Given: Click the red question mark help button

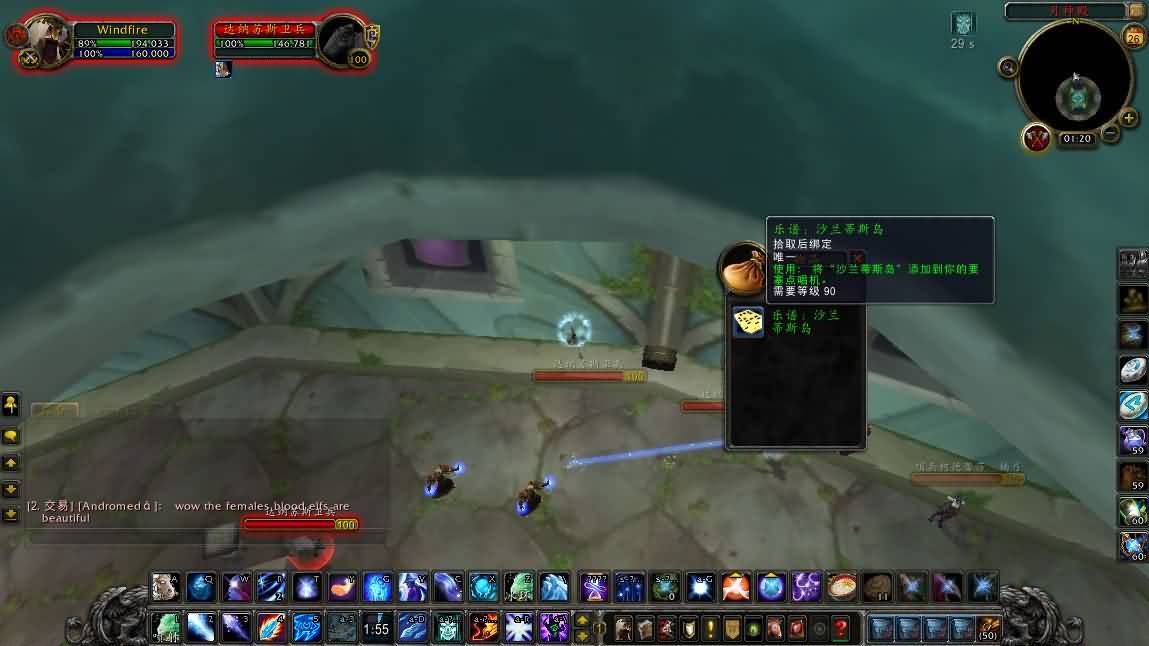Looking at the screenshot, I should (842, 629).
